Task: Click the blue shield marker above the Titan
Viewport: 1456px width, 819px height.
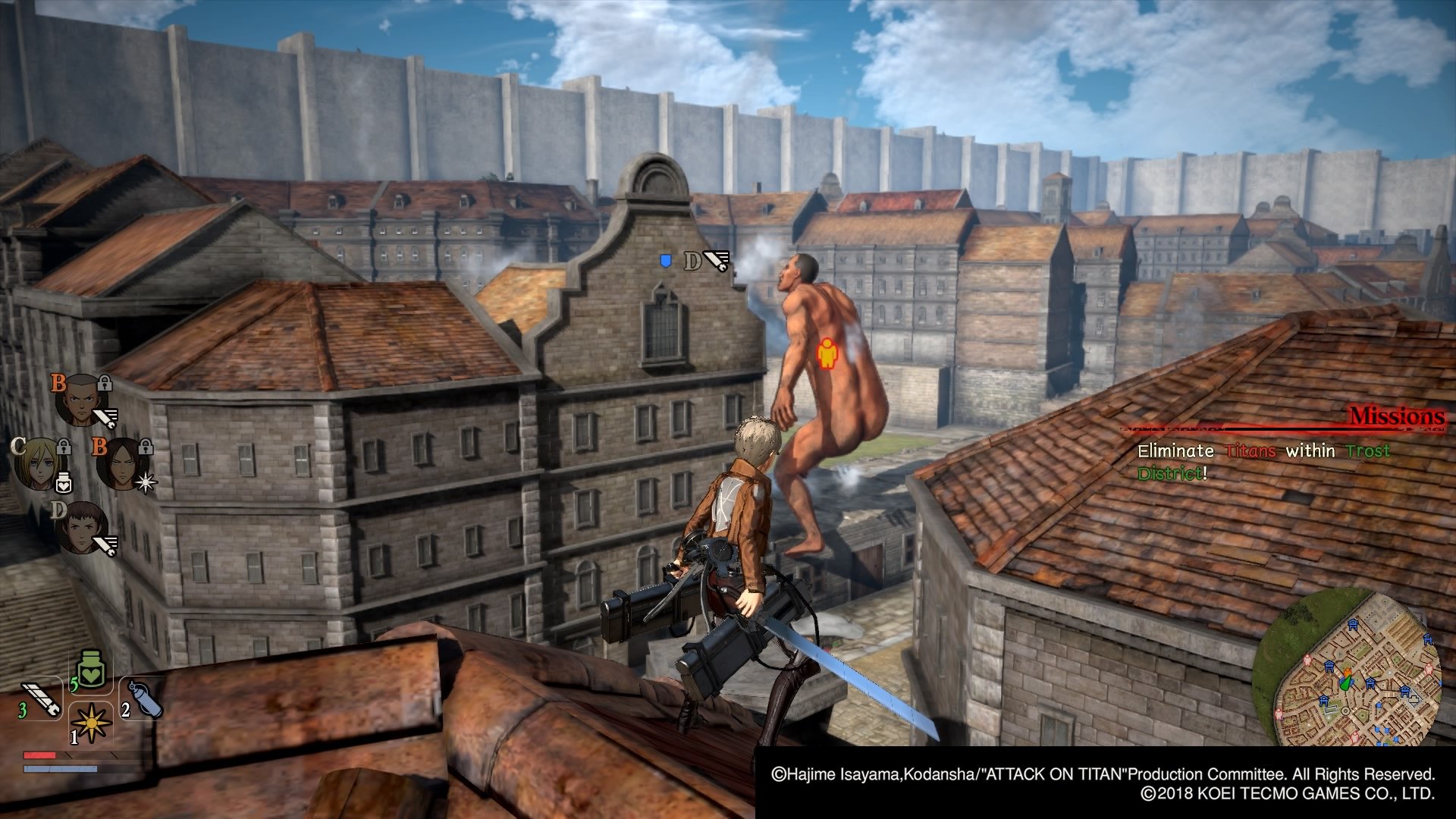Action: [x=666, y=260]
